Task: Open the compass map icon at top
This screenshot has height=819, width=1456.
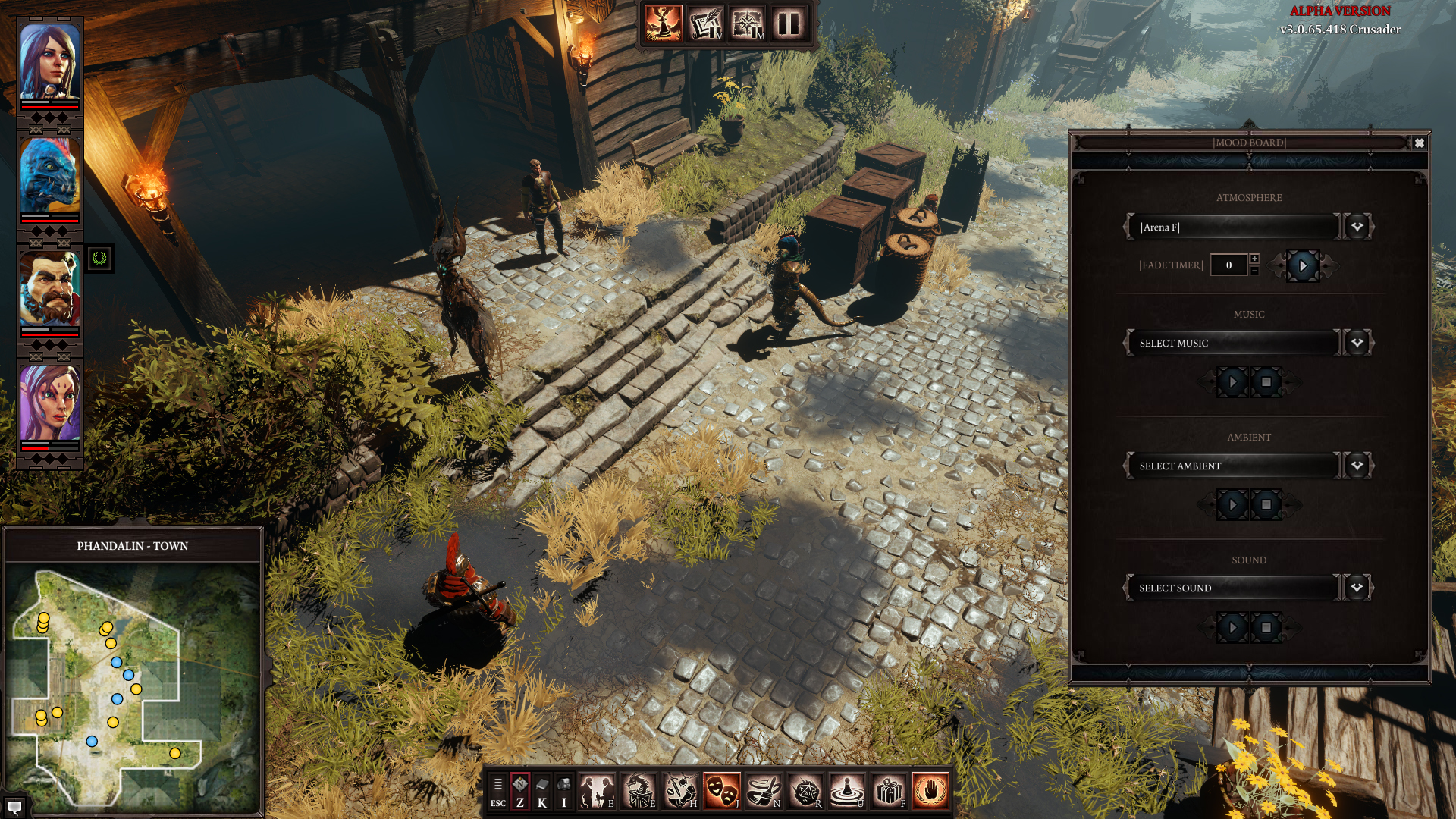Action: pyautogui.click(x=747, y=24)
